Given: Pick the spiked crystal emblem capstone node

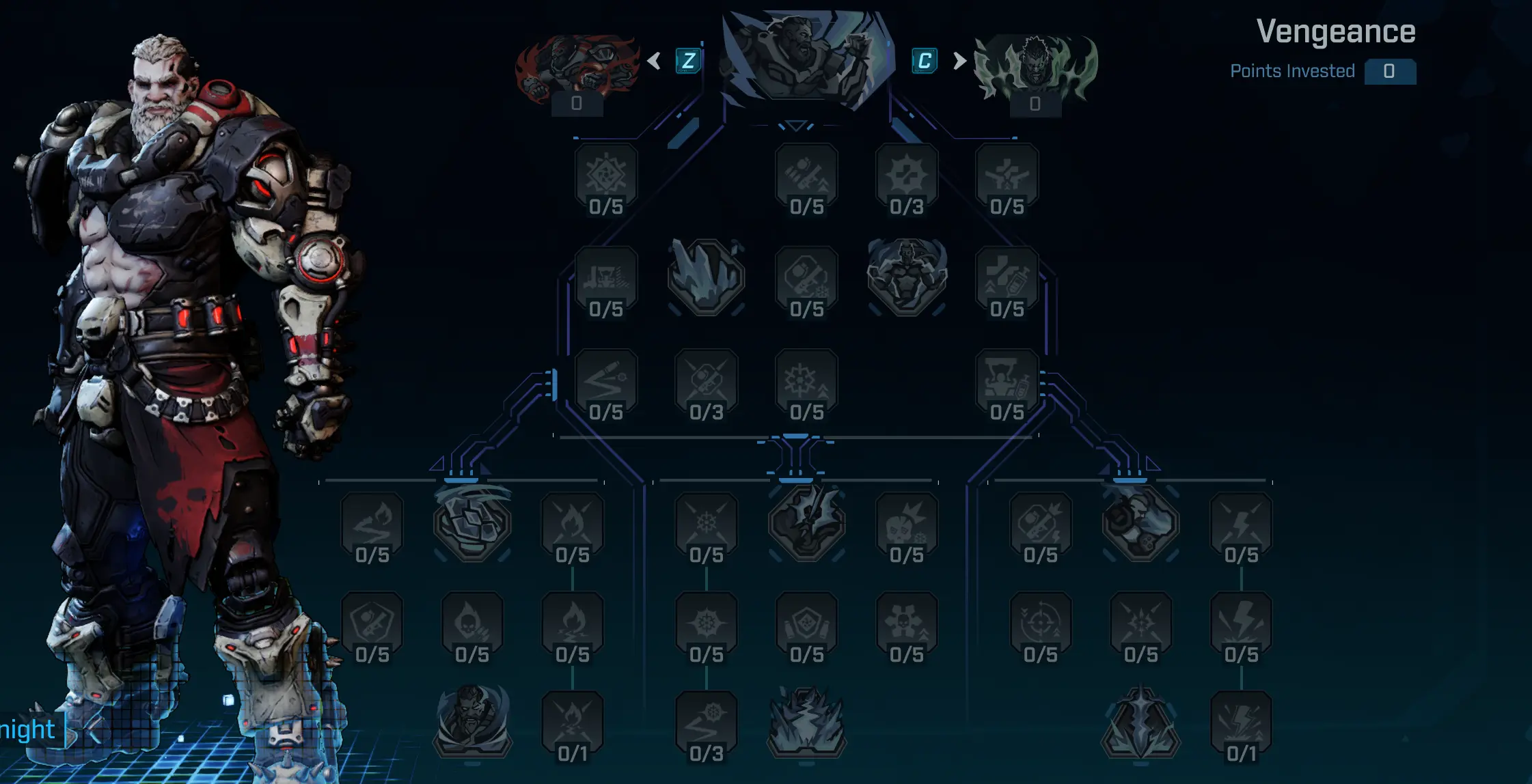Looking at the screenshot, I should tap(1140, 723).
